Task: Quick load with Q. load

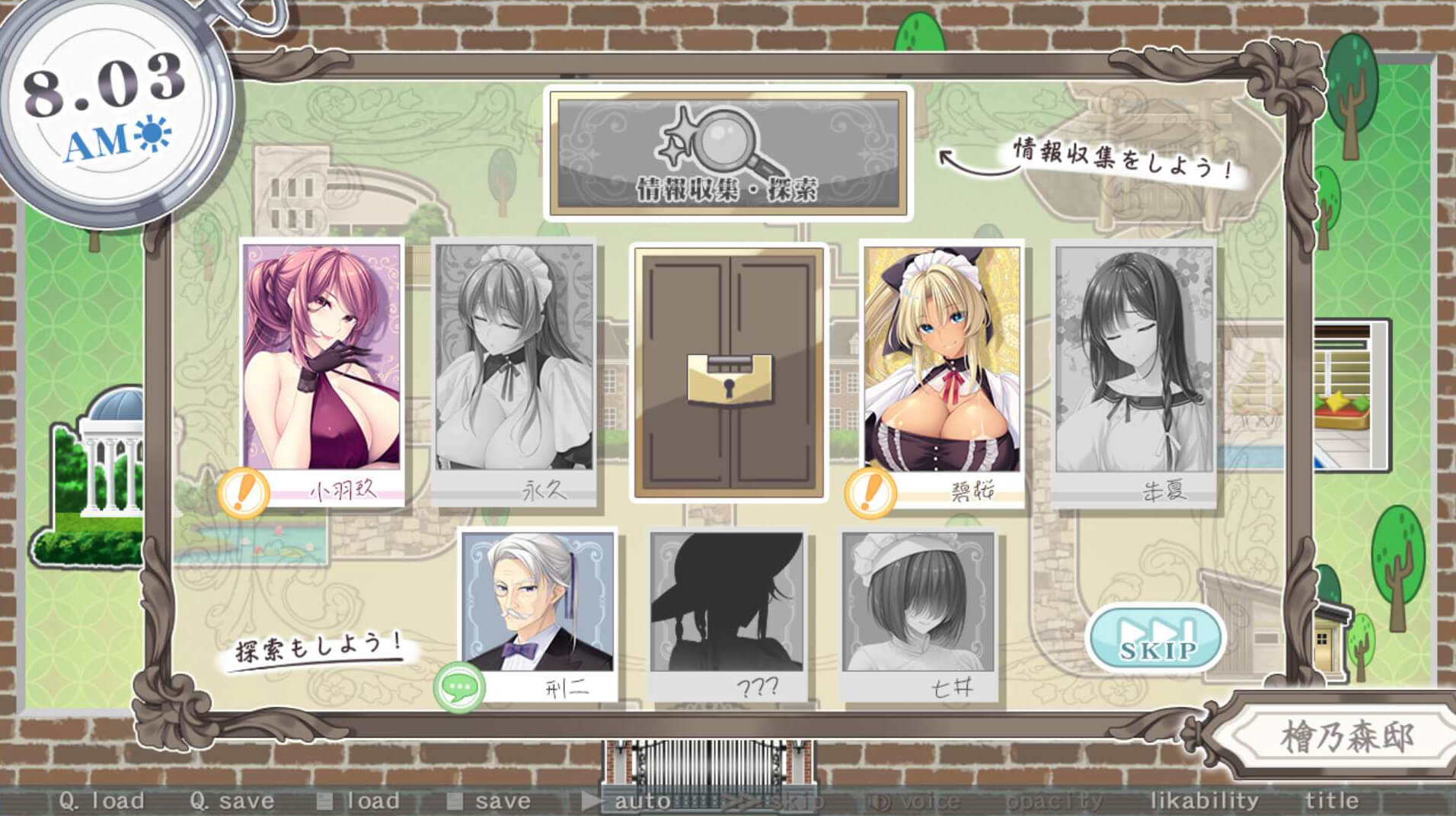Action: point(101,801)
